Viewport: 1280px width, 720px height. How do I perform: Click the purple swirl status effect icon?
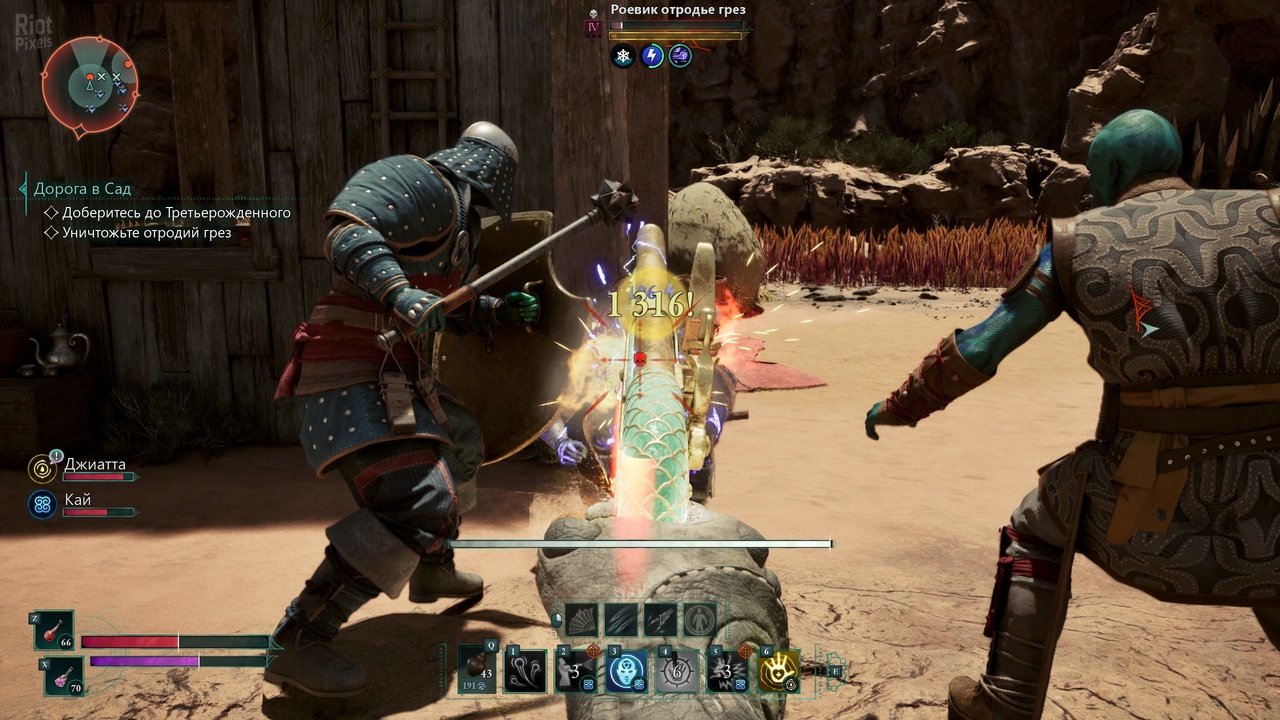pos(680,56)
